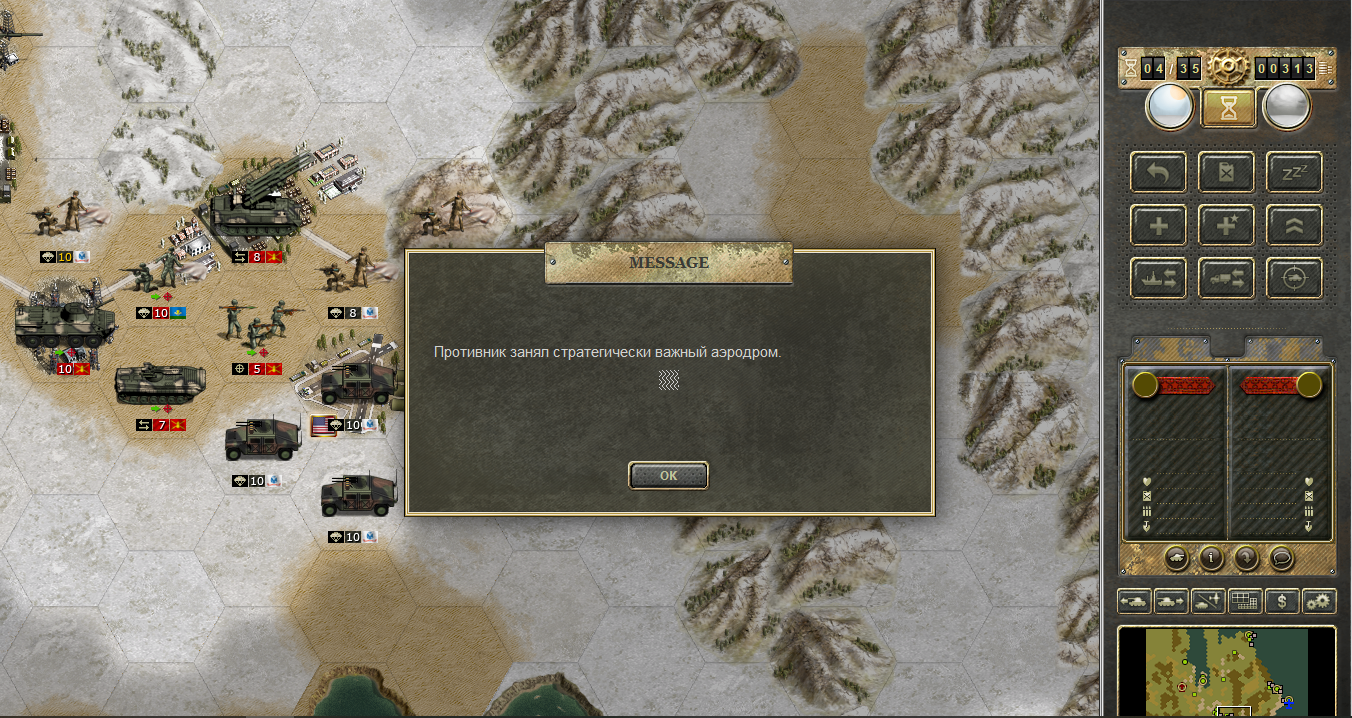The image size is (1352, 718).
Task: Switch the tank and plane air-ground view
Action: 1208,601
